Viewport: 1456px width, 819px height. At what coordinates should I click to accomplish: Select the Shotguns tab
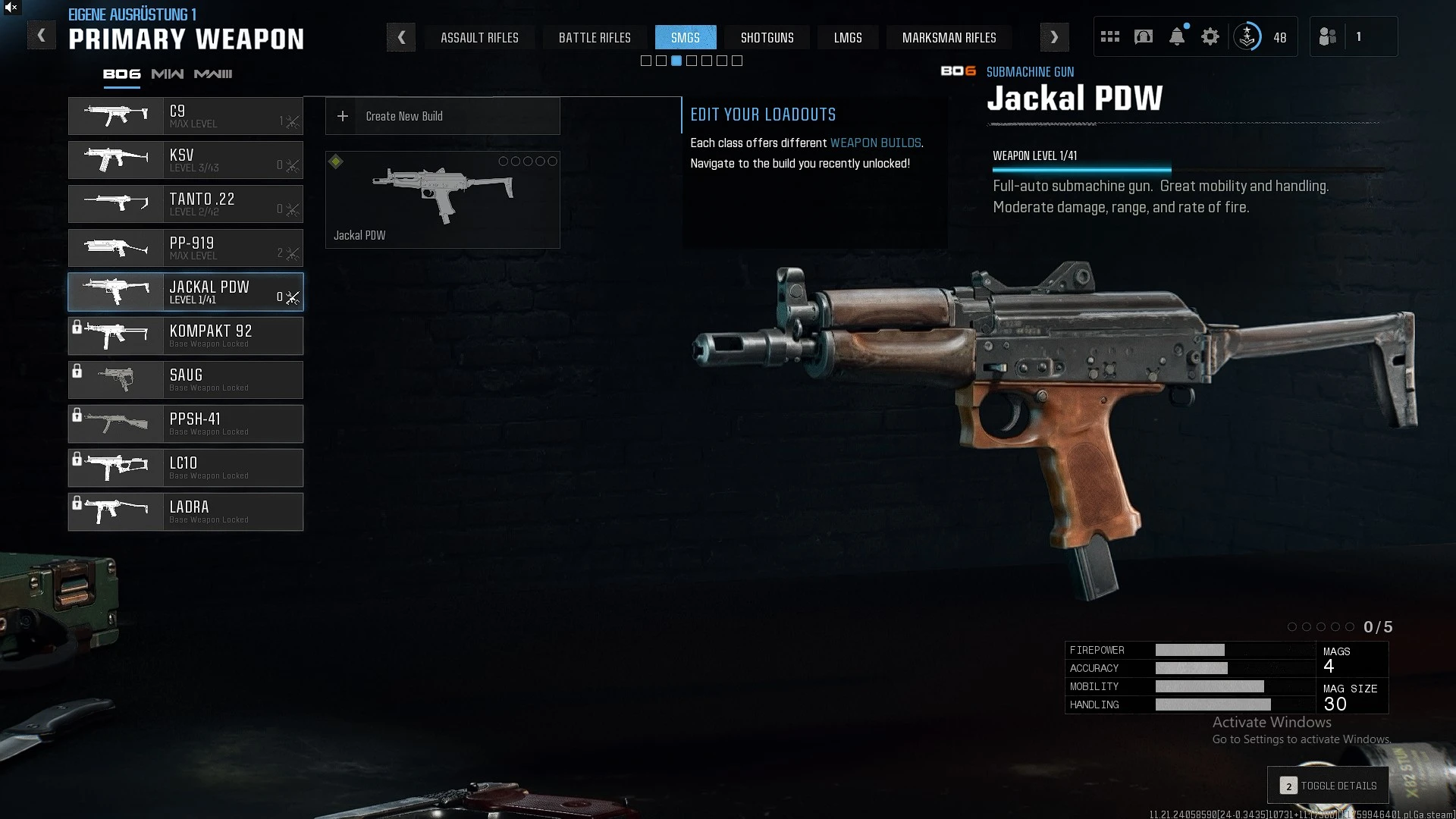(767, 37)
